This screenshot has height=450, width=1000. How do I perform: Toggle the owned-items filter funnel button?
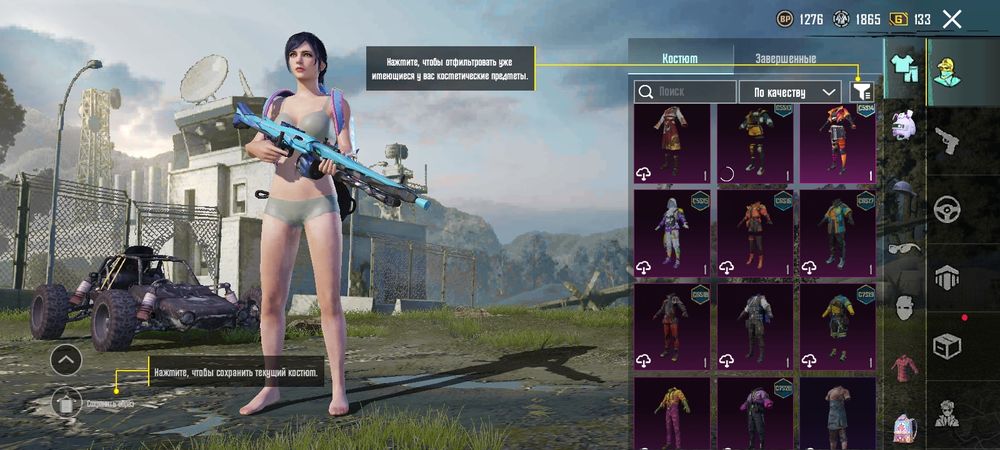coord(861,92)
